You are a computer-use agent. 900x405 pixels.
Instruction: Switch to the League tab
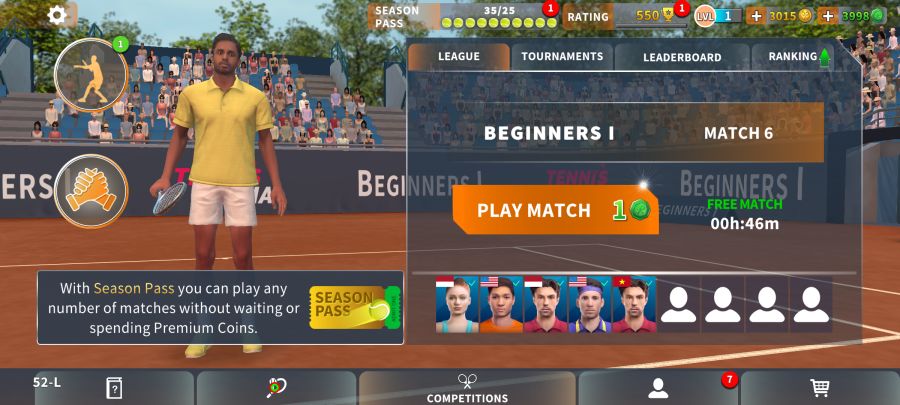coord(458,57)
